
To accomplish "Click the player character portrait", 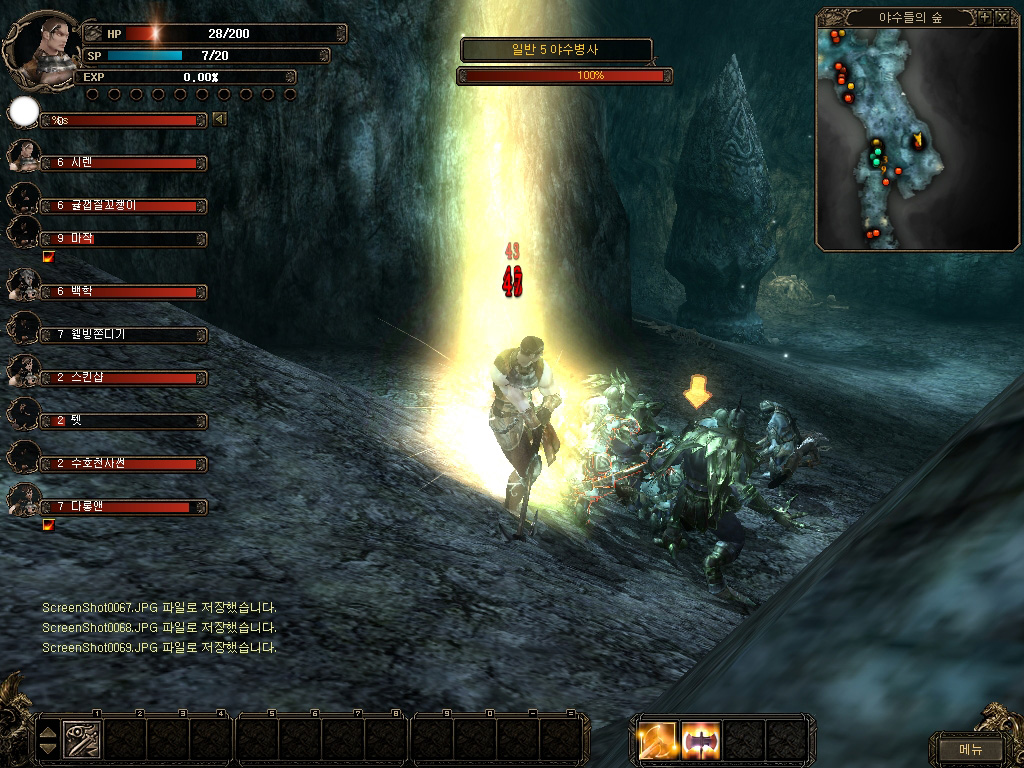I will [x=42, y=45].
